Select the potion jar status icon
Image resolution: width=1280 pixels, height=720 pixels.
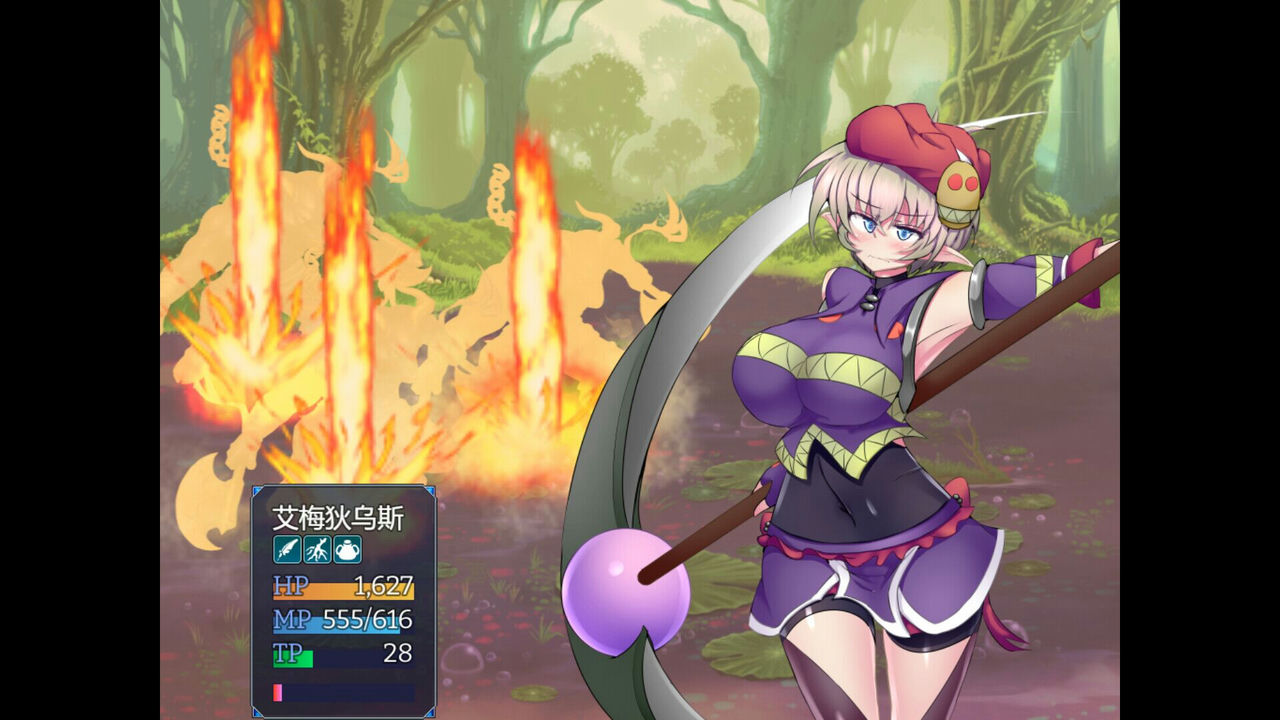[x=347, y=549]
